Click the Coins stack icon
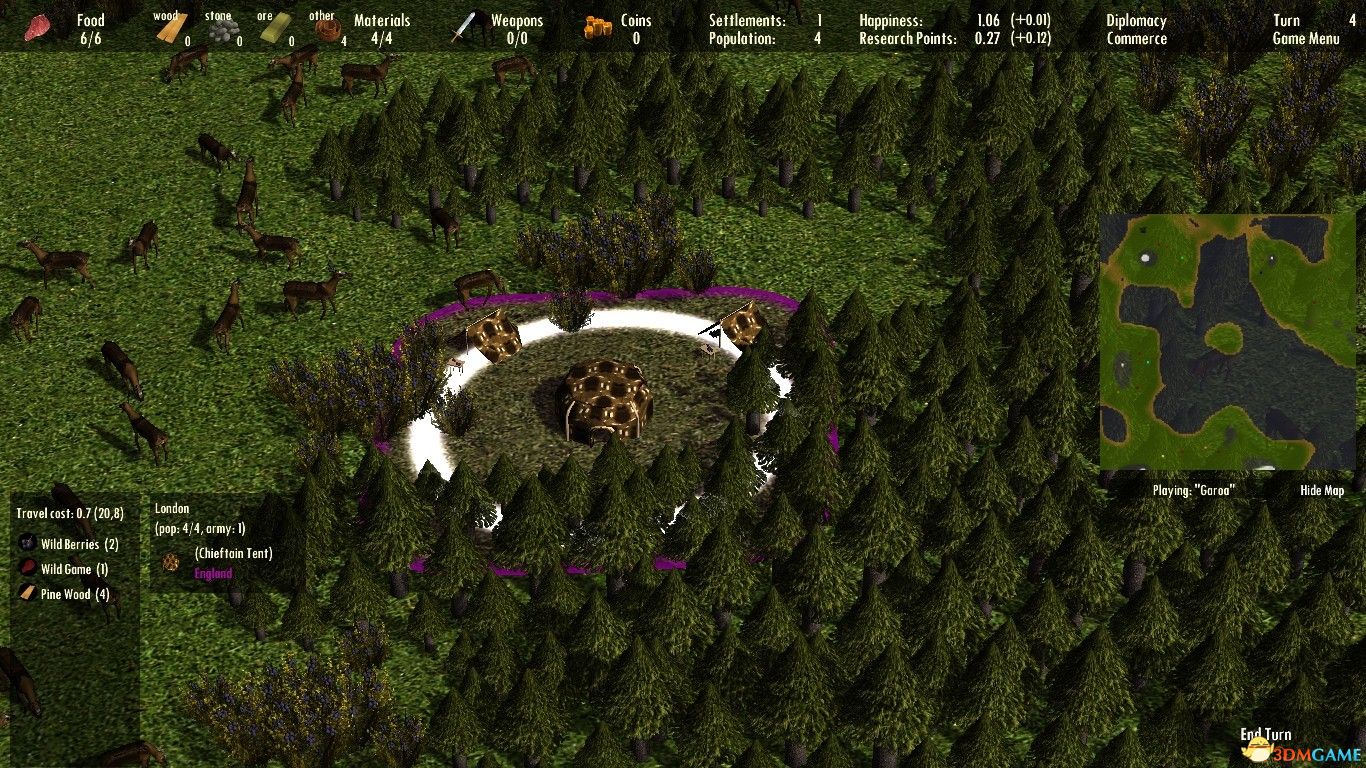 [599, 29]
